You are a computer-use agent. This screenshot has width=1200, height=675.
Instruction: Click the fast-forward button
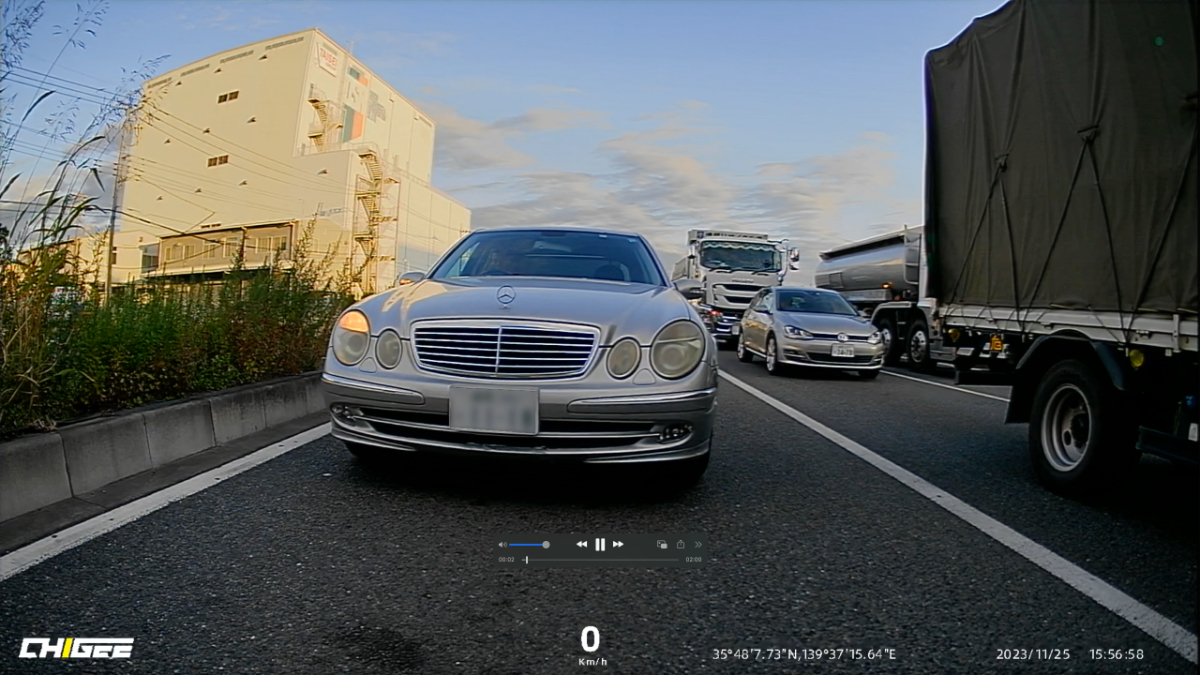pyautogui.click(x=618, y=544)
